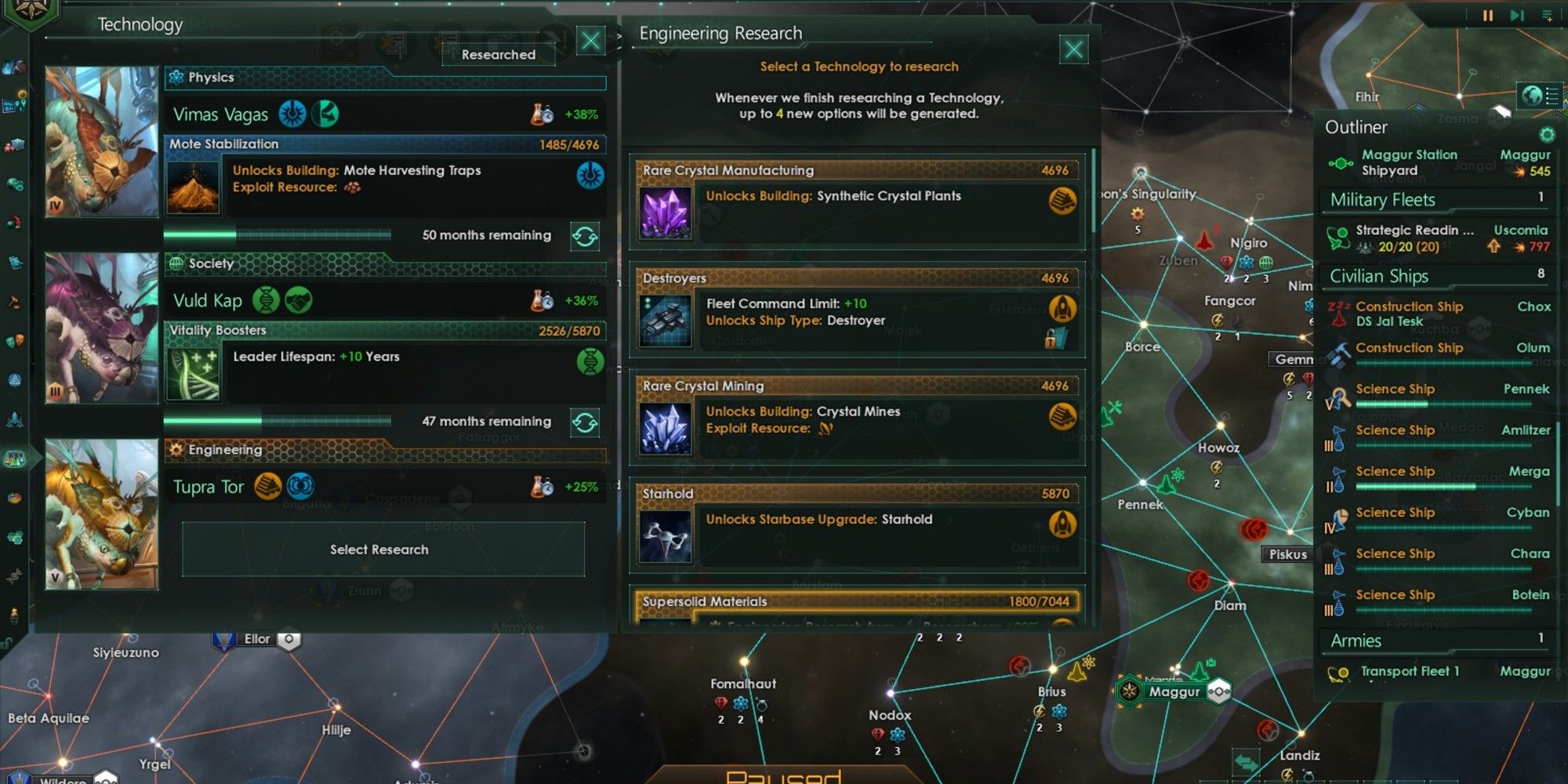This screenshot has width=1568, height=784.
Task: Click Tupra Tor scientist portrait
Action: 102,514
